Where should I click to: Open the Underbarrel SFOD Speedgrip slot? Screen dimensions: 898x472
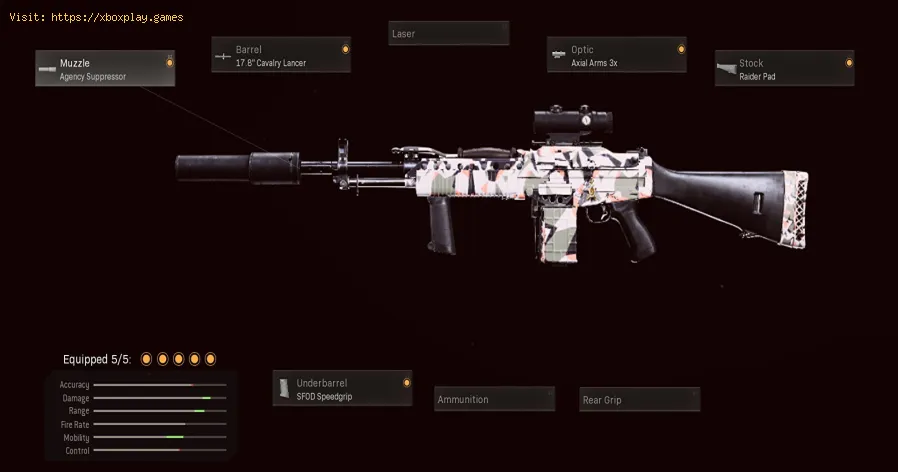342,389
